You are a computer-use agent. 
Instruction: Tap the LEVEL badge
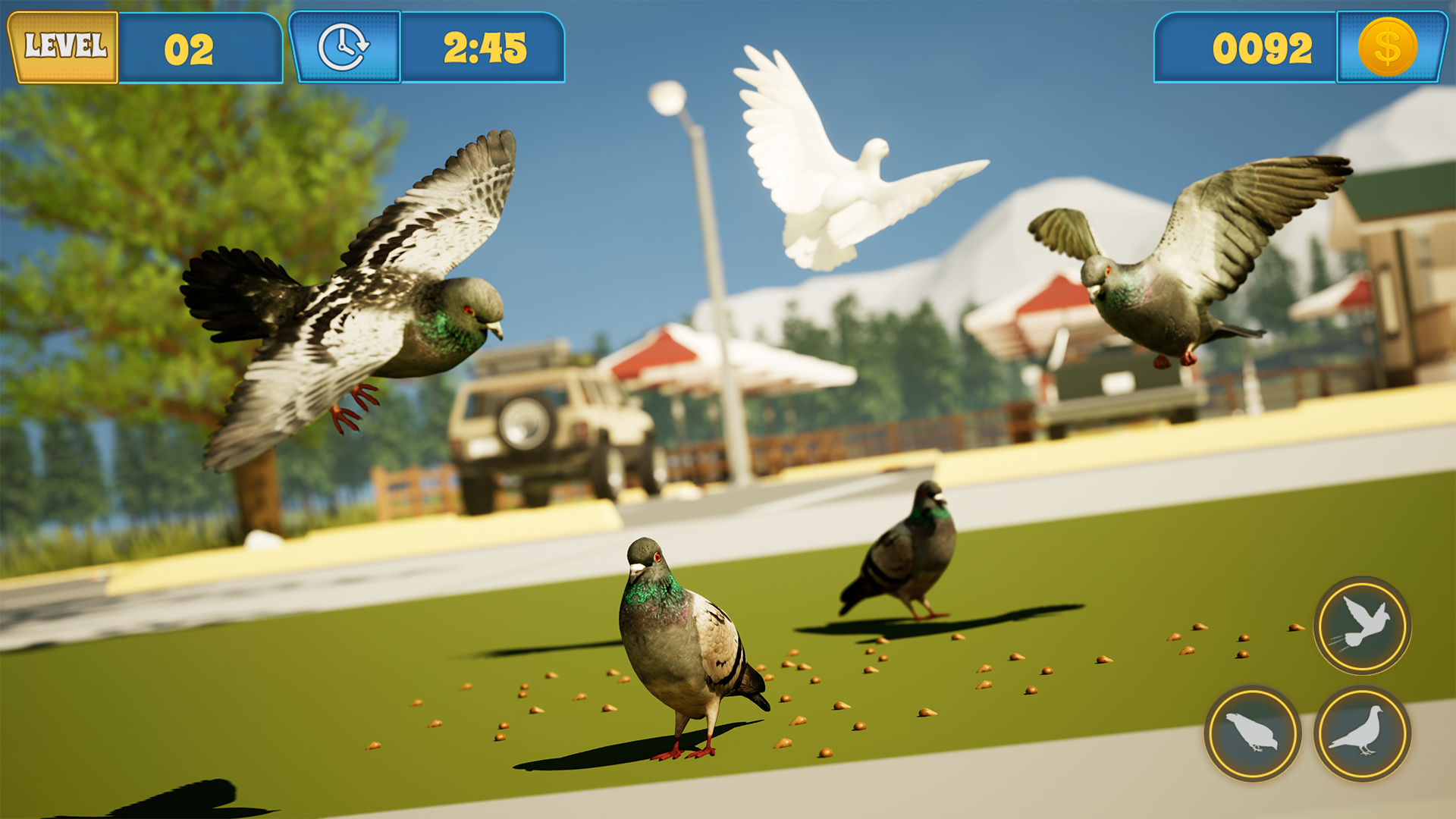(x=64, y=45)
